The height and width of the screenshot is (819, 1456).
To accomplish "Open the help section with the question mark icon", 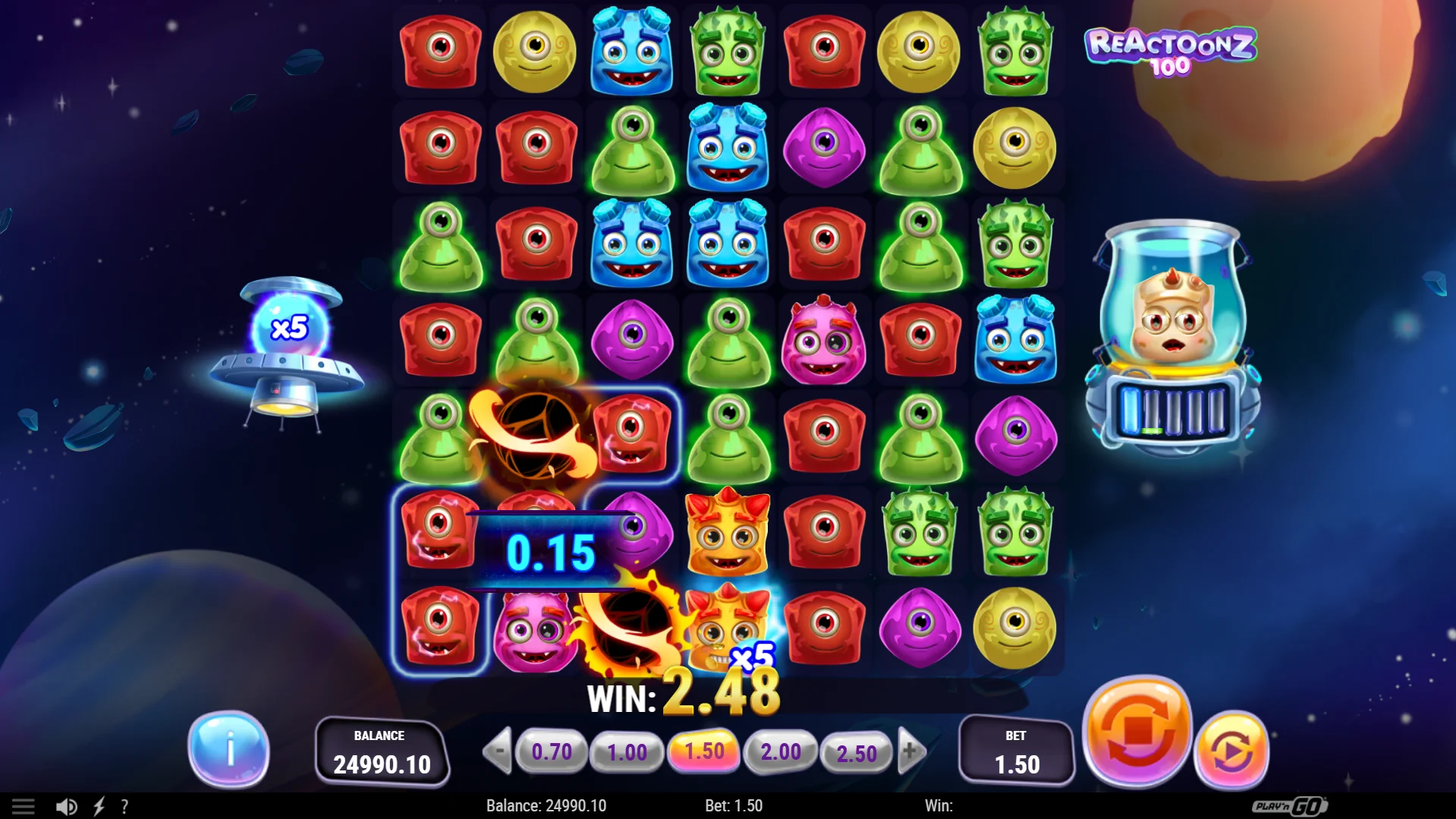I will 124,805.
